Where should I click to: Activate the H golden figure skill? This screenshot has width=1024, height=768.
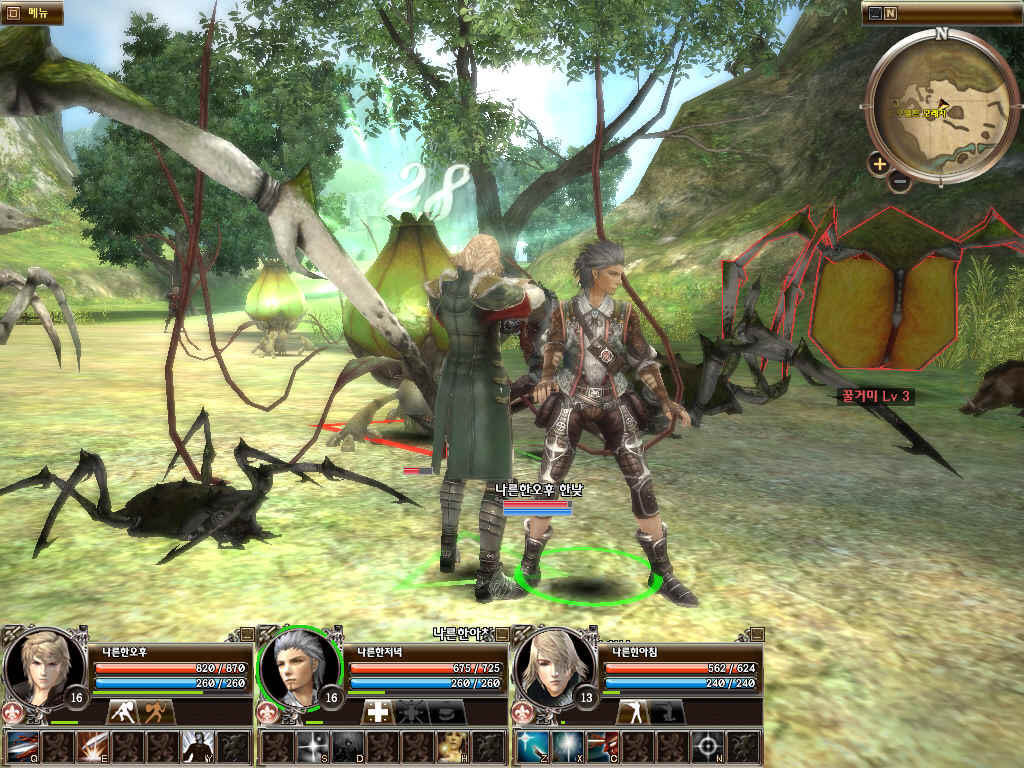451,747
